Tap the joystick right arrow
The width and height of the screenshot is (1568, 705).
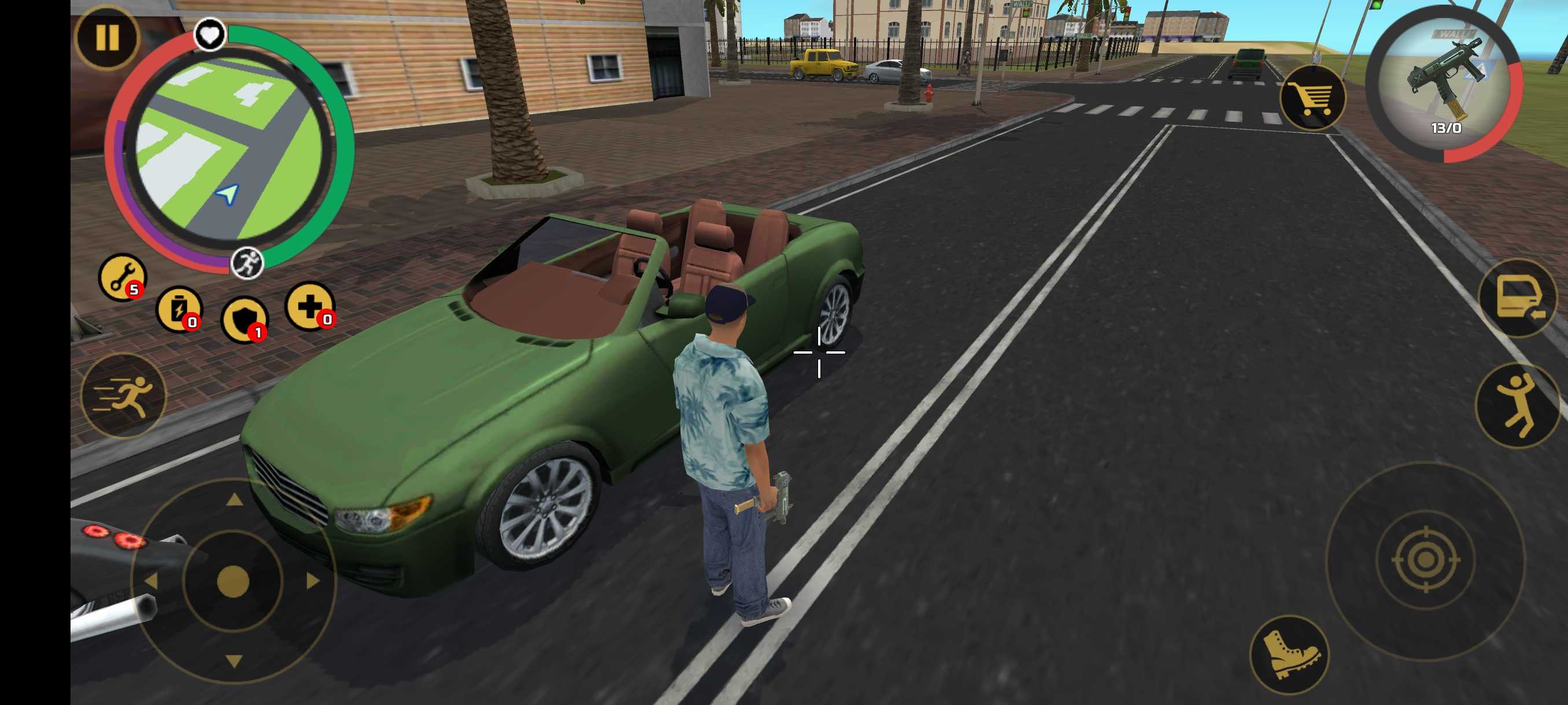click(x=313, y=581)
